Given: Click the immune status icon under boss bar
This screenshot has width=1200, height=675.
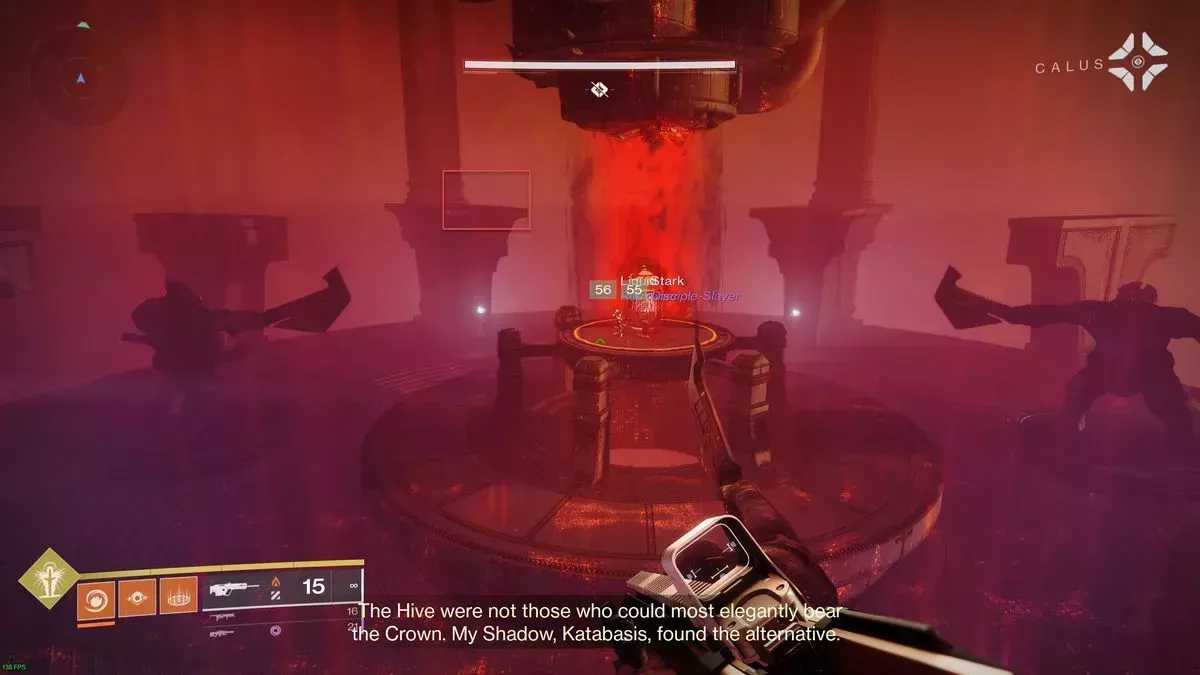Looking at the screenshot, I should (x=599, y=90).
